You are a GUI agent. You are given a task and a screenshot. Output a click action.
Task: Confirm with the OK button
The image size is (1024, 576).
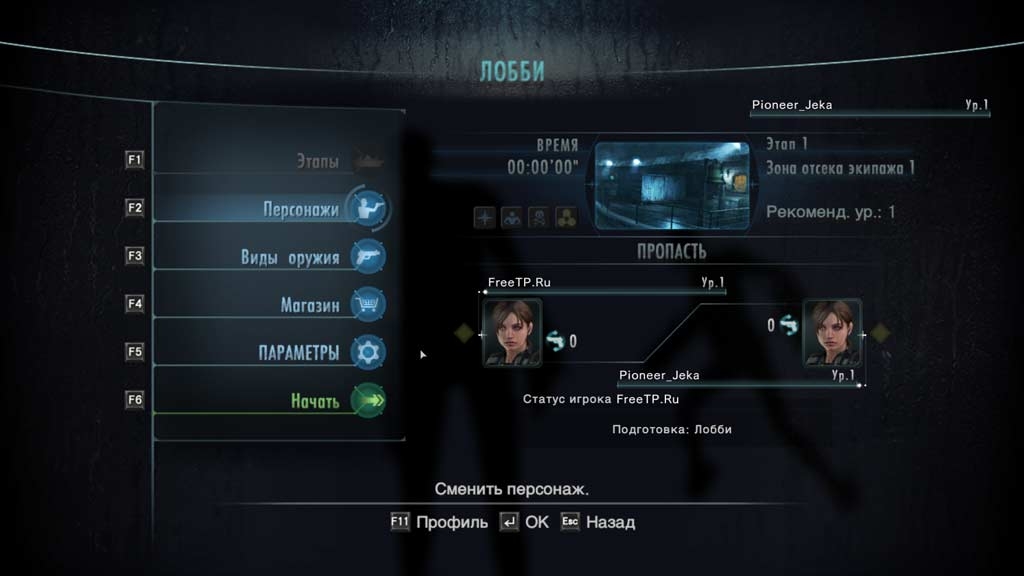[525, 522]
